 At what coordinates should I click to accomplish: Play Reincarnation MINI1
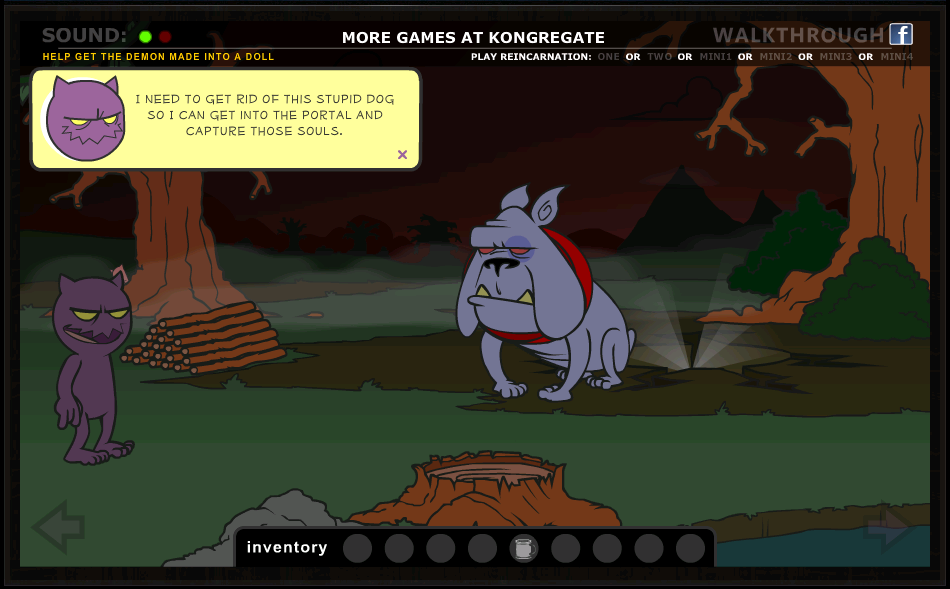click(715, 57)
